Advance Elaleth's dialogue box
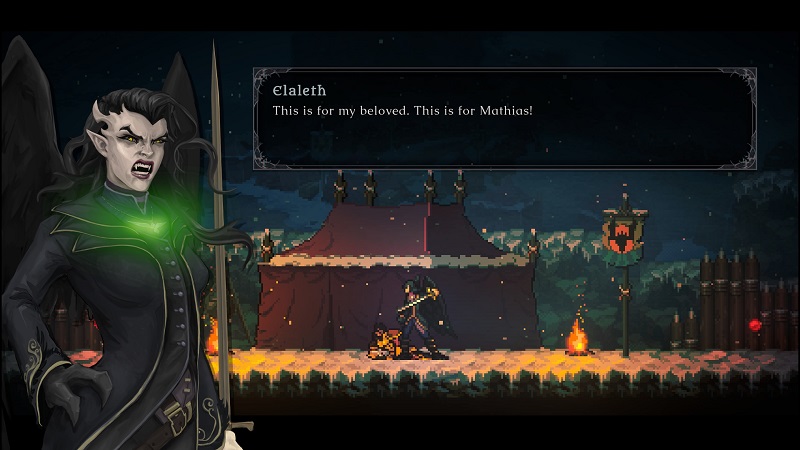Screen dimensions: 800x450 click(504, 117)
